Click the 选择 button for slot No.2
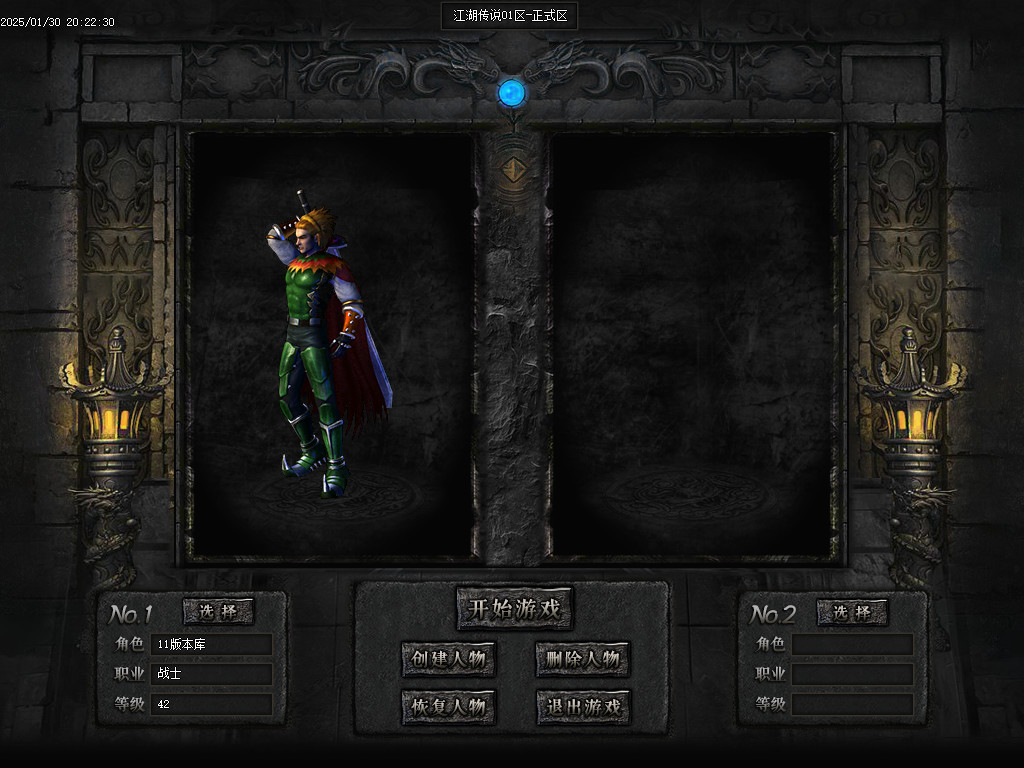 852,612
